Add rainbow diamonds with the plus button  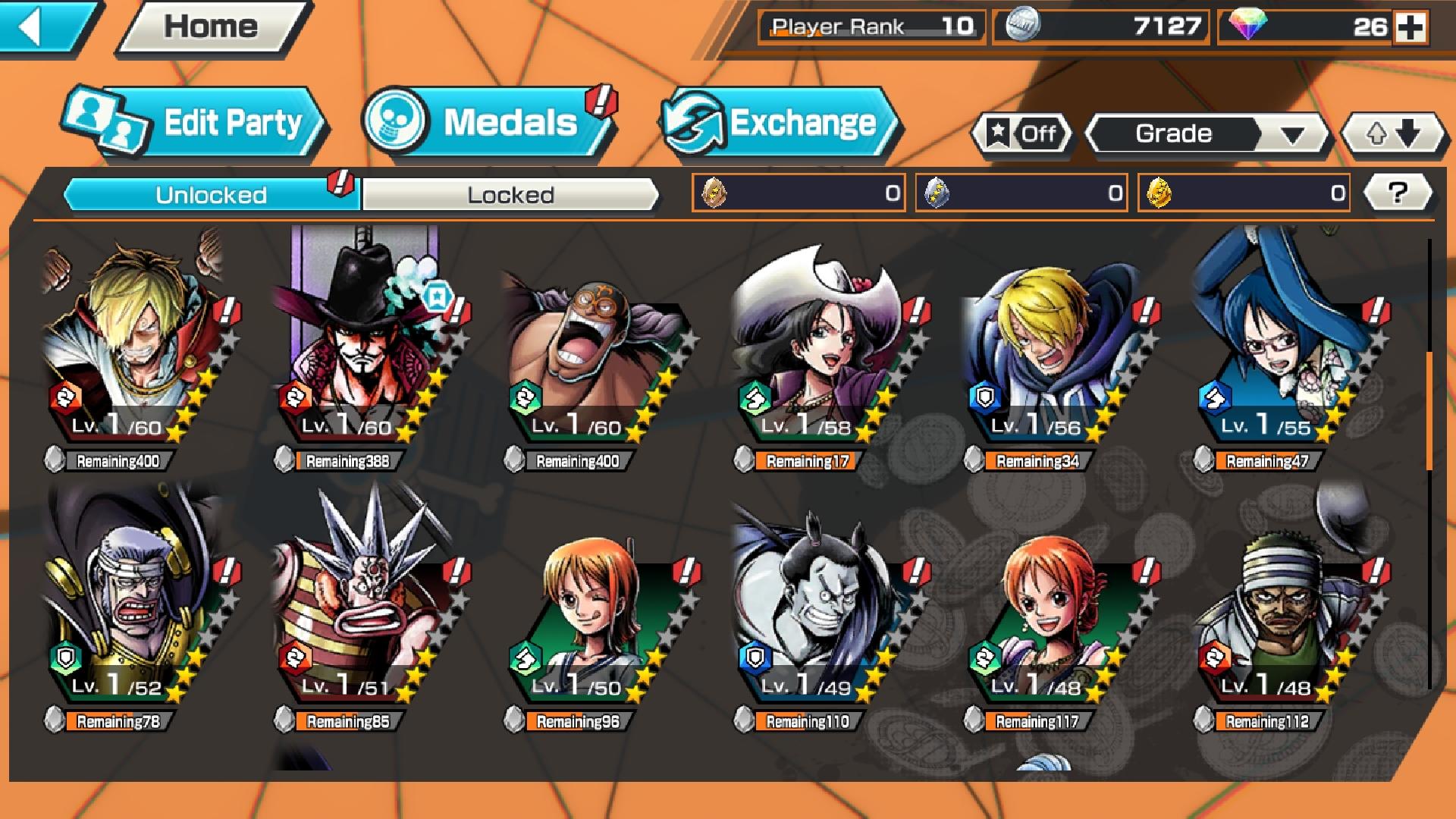point(1410,28)
